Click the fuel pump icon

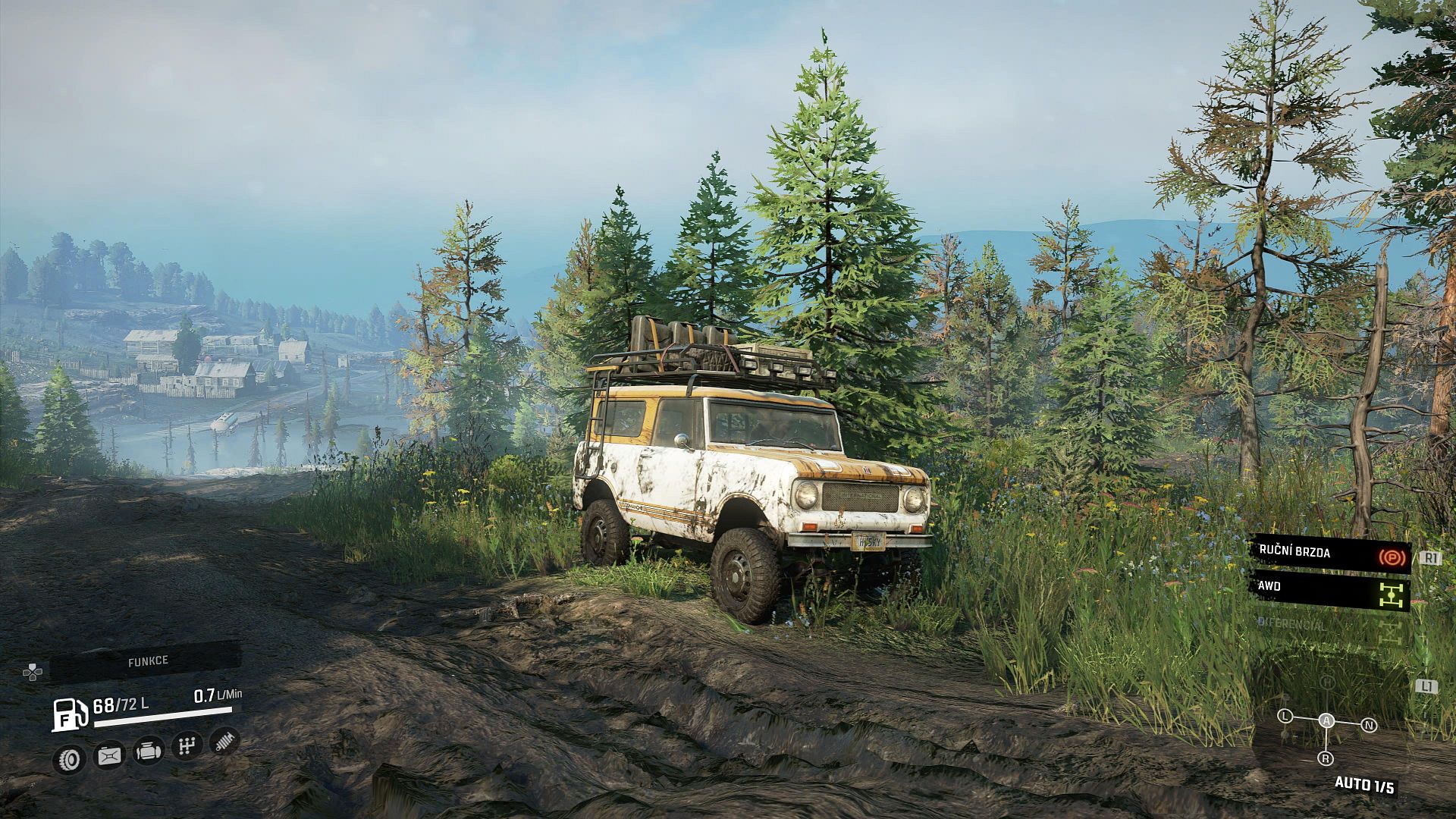[x=71, y=714]
